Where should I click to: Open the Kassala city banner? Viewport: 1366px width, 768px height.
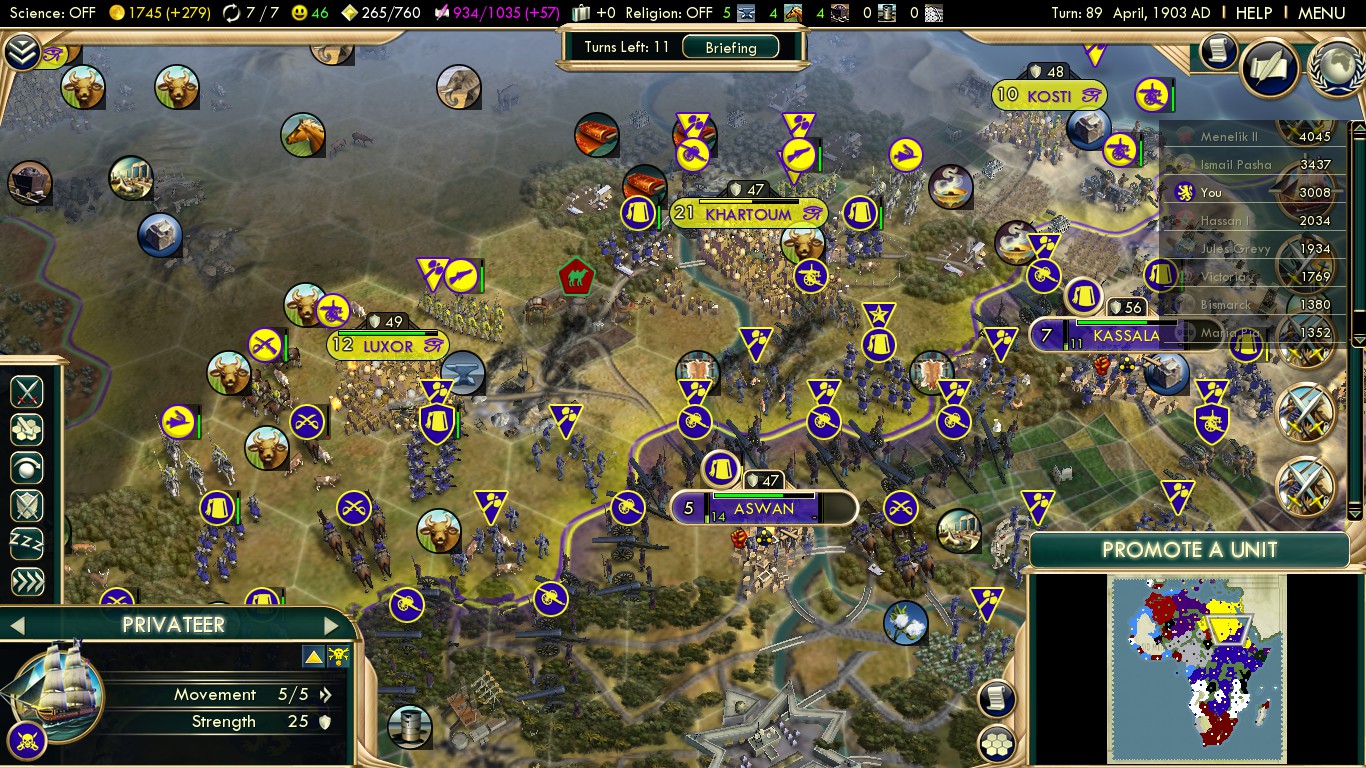(x=1126, y=335)
